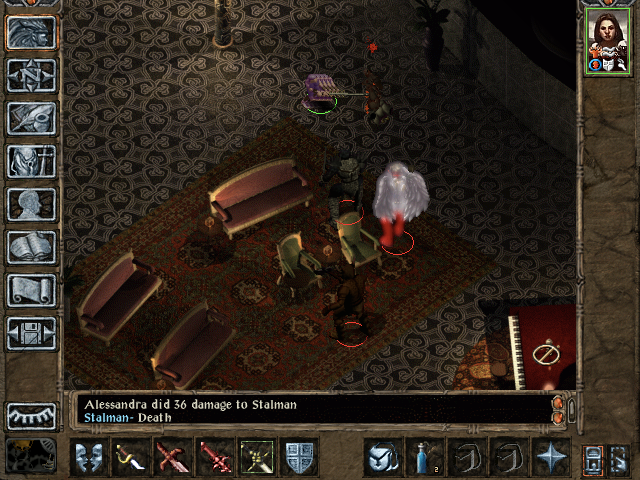Click the talk masks action button
Screen dimensions: 640x480
(x=89, y=457)
